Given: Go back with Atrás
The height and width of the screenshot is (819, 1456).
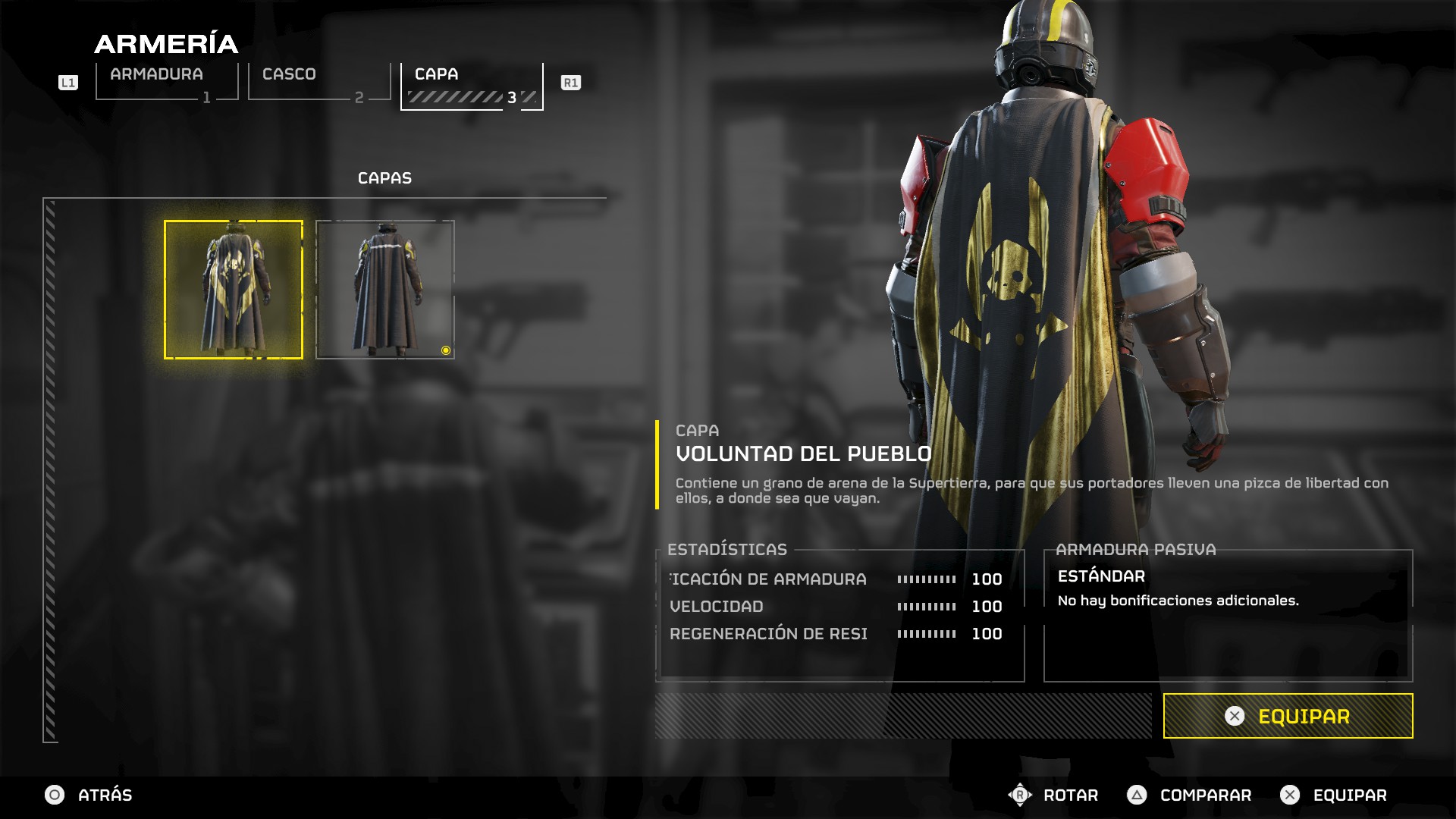Looking at the screenshot, I should pos(89,795).
